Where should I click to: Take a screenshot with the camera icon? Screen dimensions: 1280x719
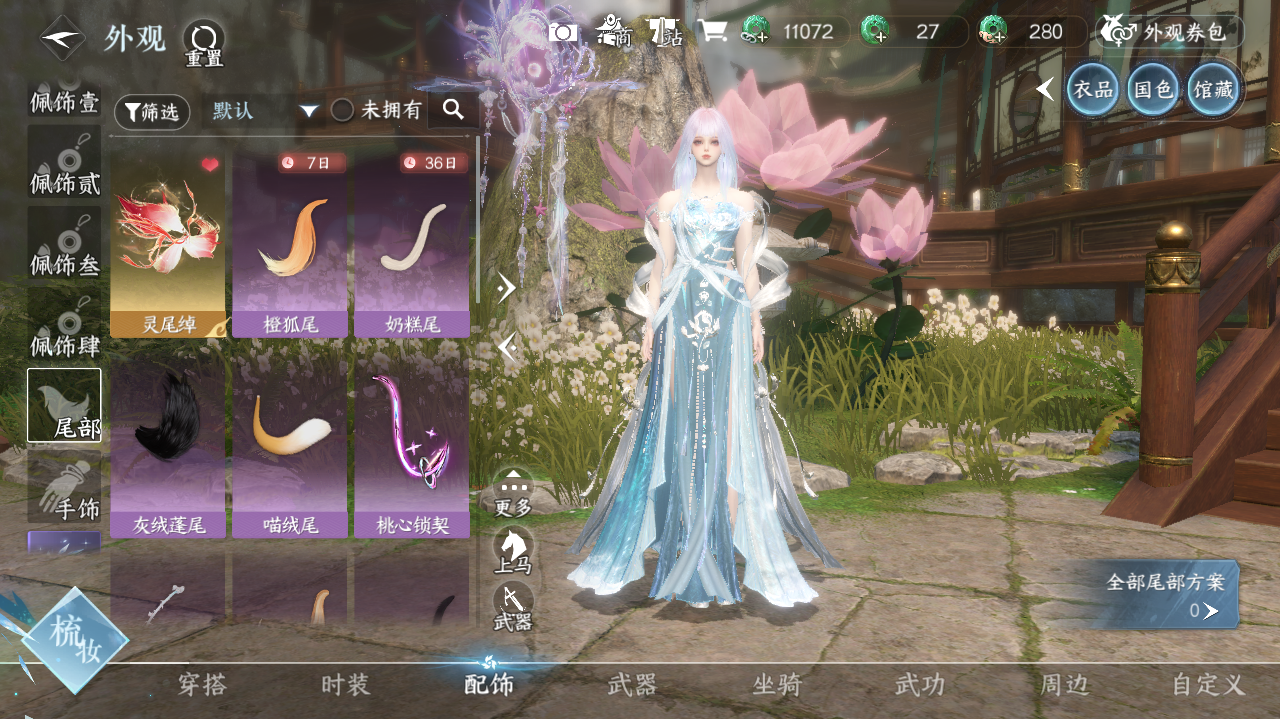coord(563,32)
